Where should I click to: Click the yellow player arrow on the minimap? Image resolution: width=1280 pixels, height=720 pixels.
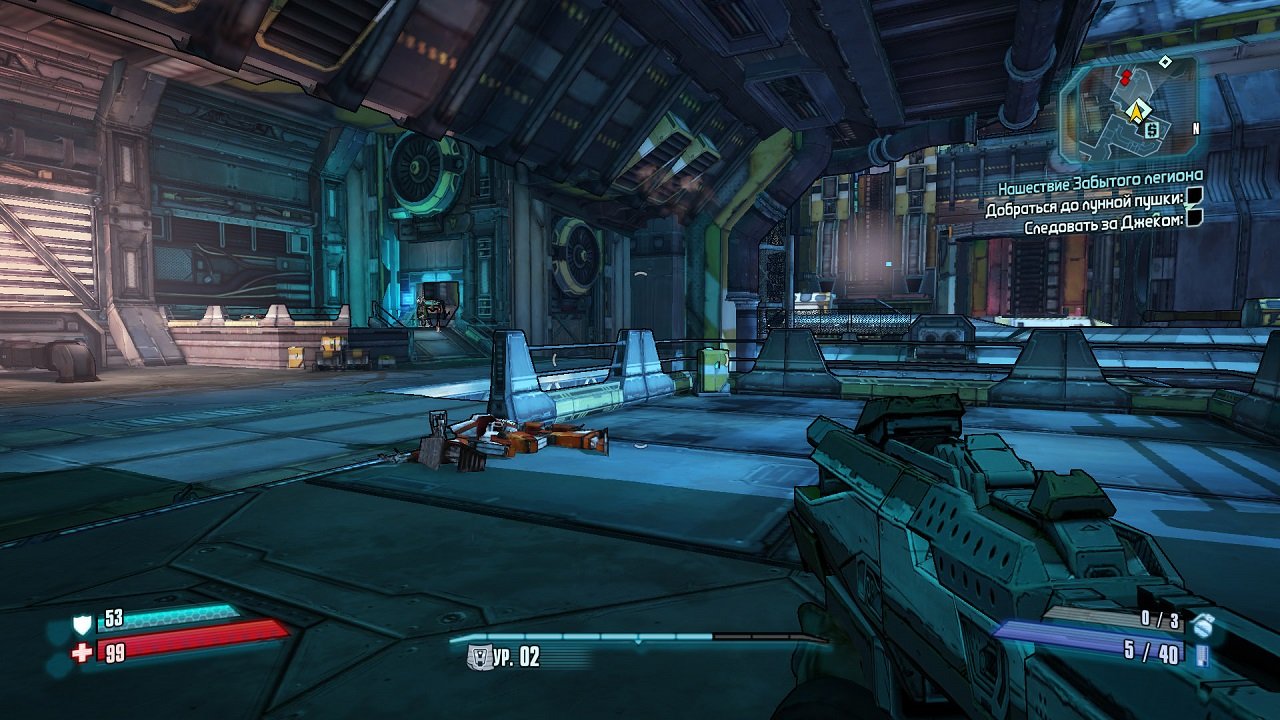[1137, 111]
